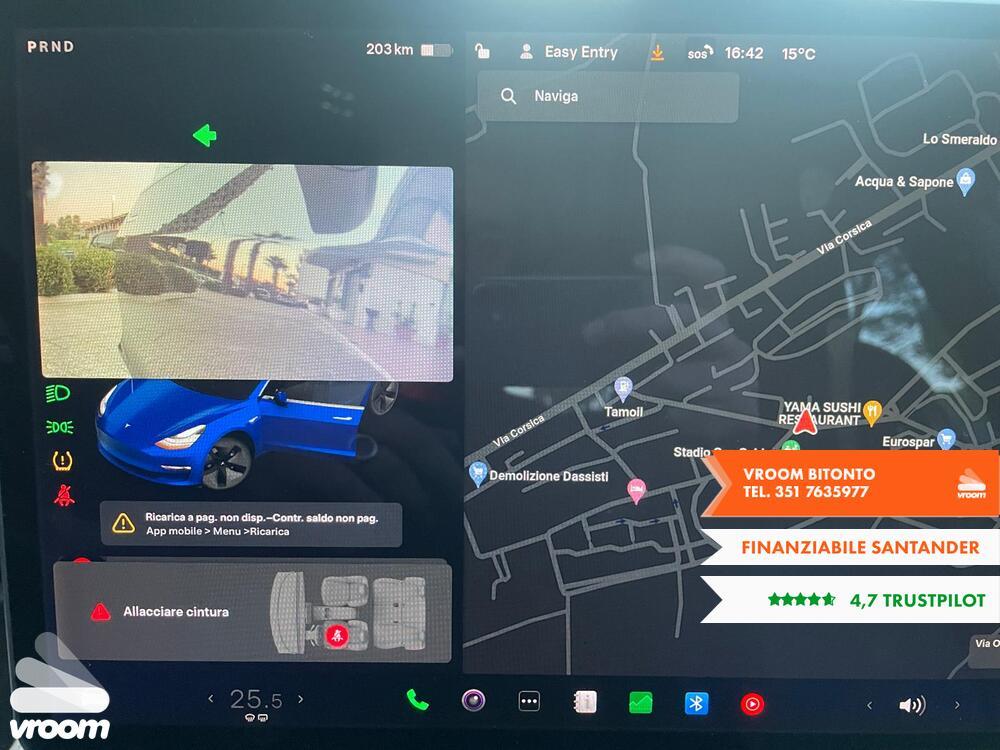Open the three-dot all apps menu
1000x750 pixels.
point(529,702)
